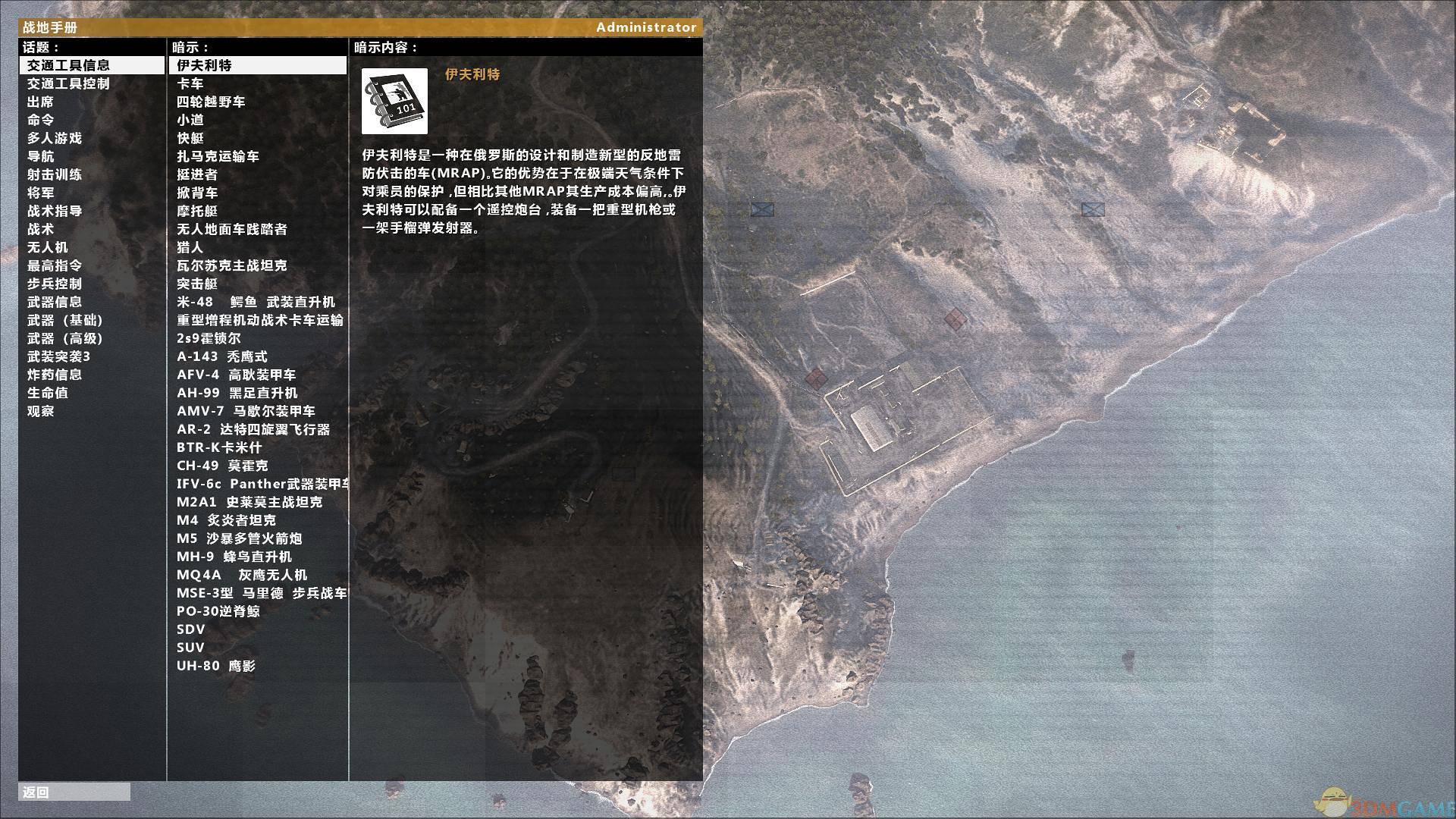
Task: Click the blue infantry marker on the upper right
Action: [1092, 210]
